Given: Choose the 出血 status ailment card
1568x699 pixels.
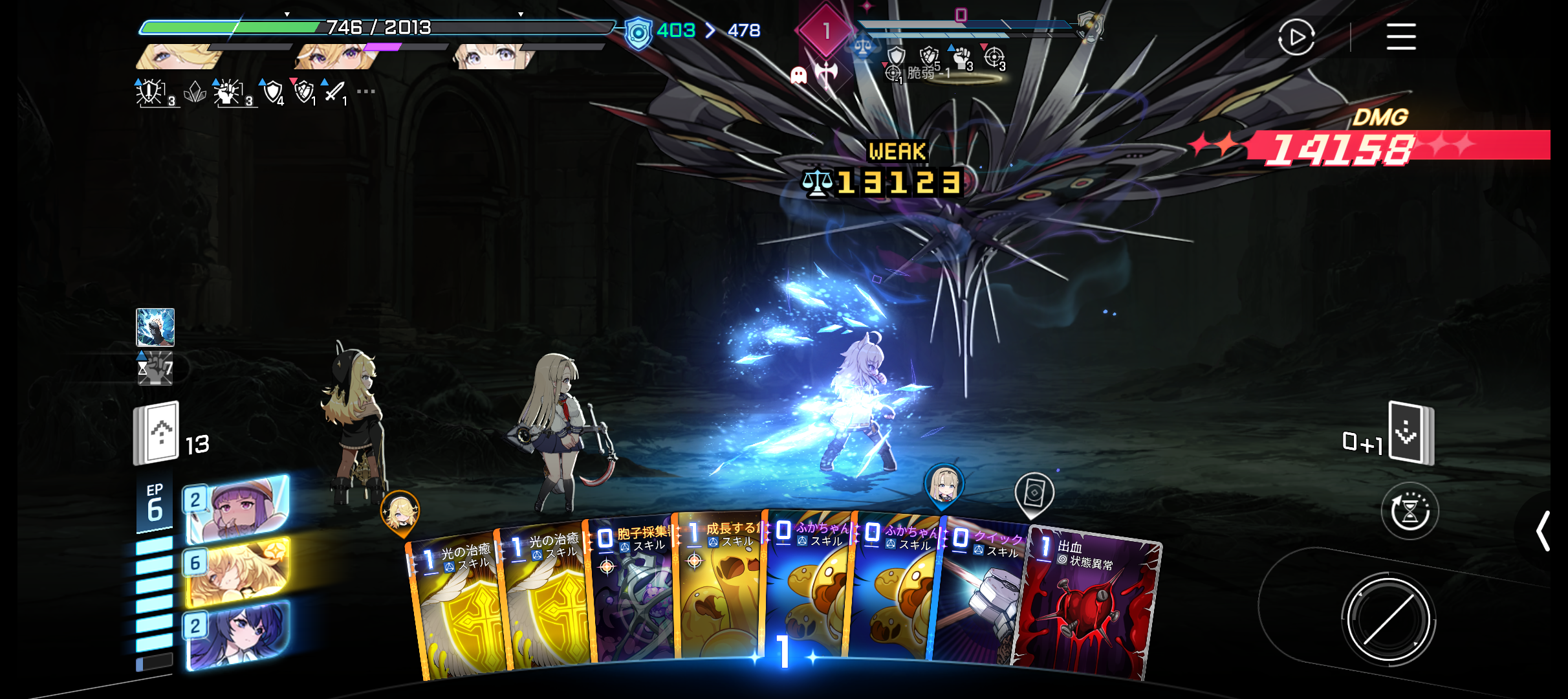Looking at the screenshot, I should (x=1087, y=608).
